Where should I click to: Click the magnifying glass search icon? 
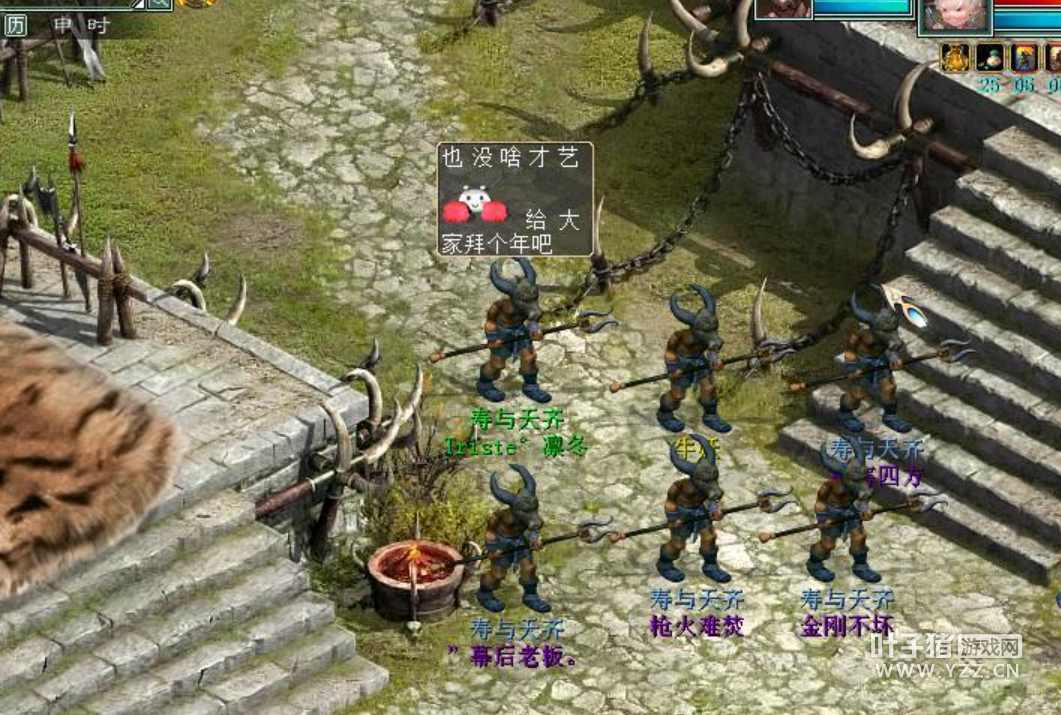tap(160, 3)
